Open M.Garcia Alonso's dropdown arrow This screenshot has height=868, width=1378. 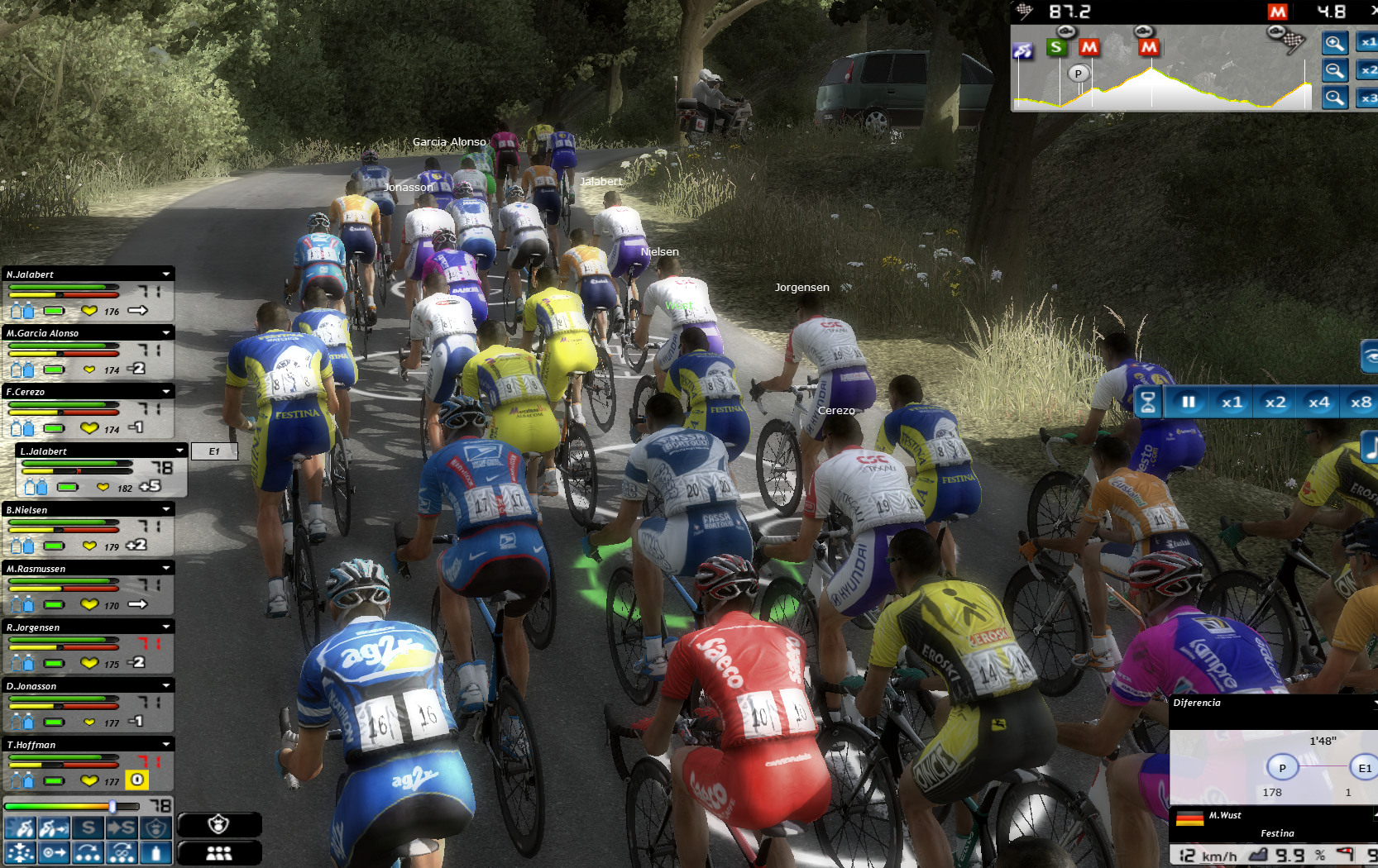(166, 333)
